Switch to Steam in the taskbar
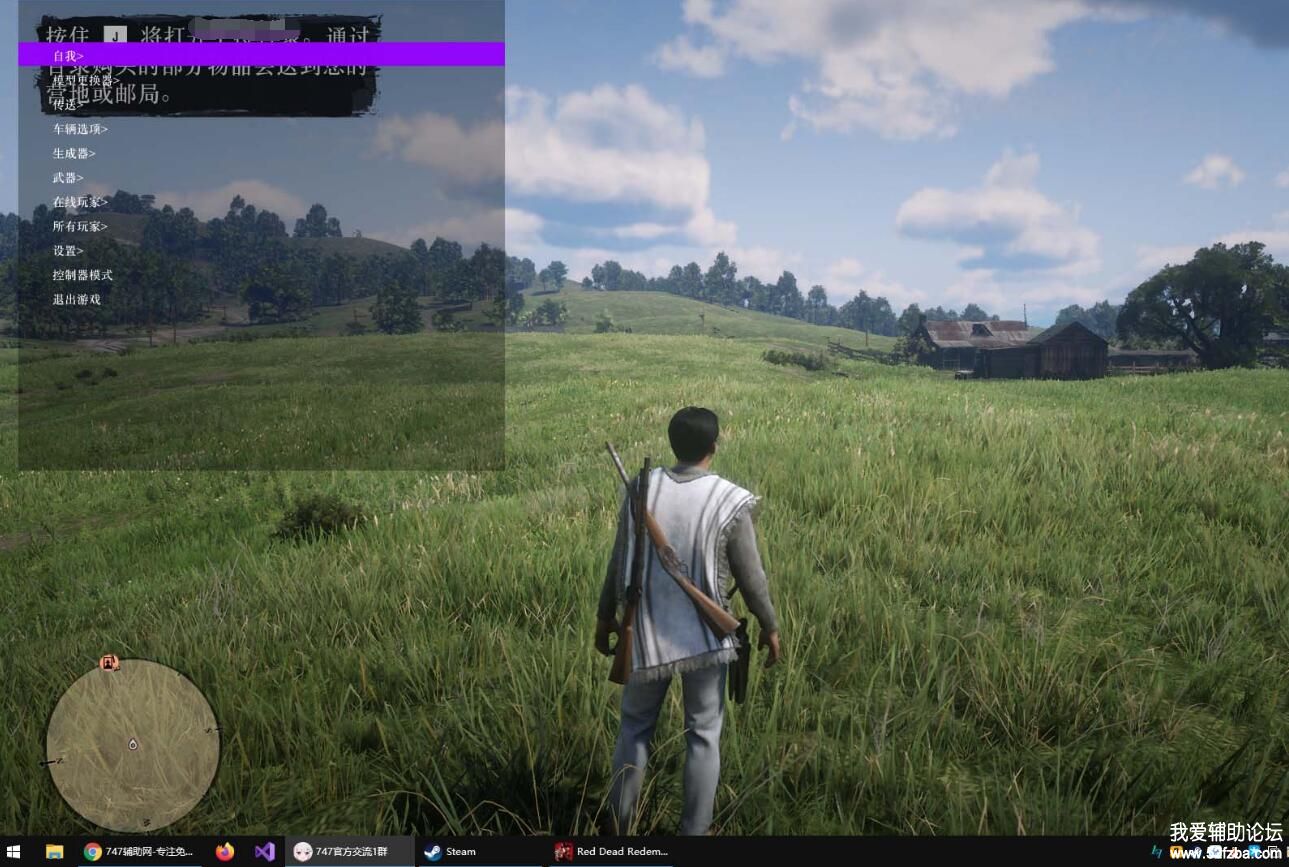 click(450, 852)
